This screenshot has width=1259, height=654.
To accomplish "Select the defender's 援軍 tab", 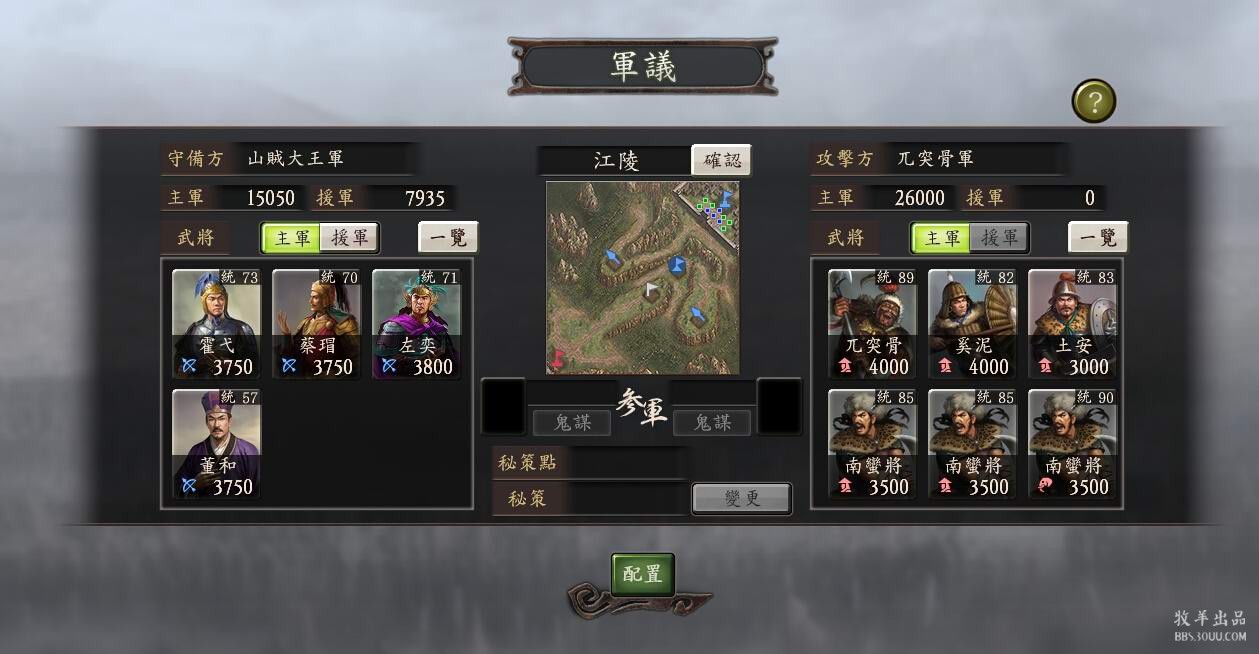I will tap(350, 238).
